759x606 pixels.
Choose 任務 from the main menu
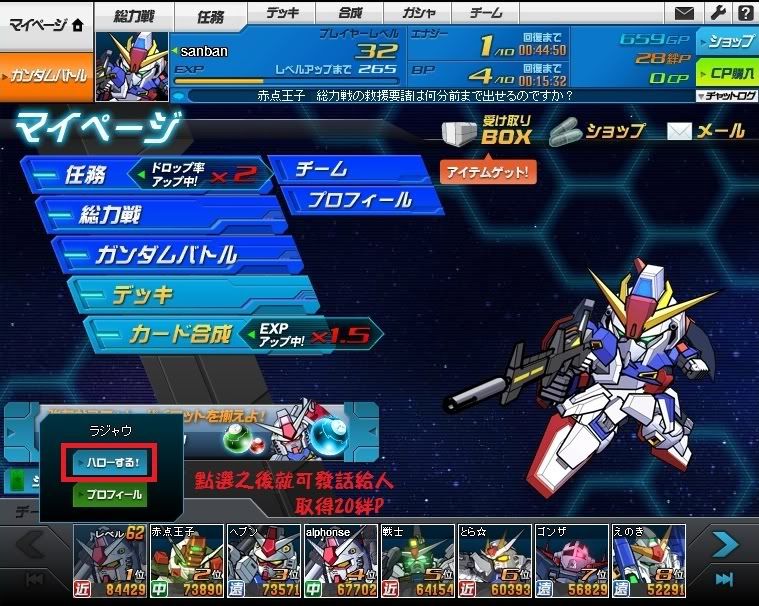pyautogui.click(x=140, y=175)
